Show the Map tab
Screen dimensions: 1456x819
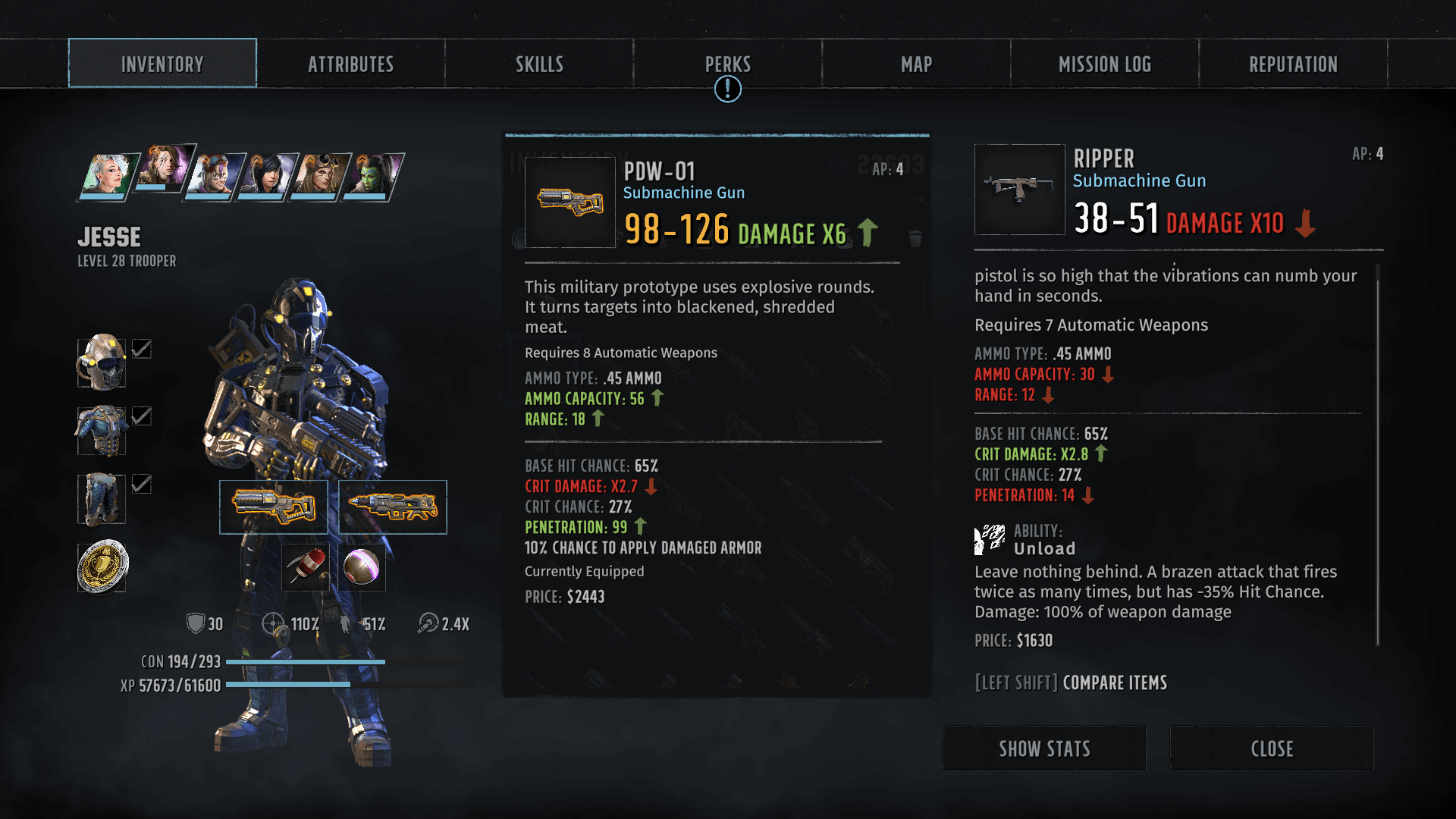point(916,64)
